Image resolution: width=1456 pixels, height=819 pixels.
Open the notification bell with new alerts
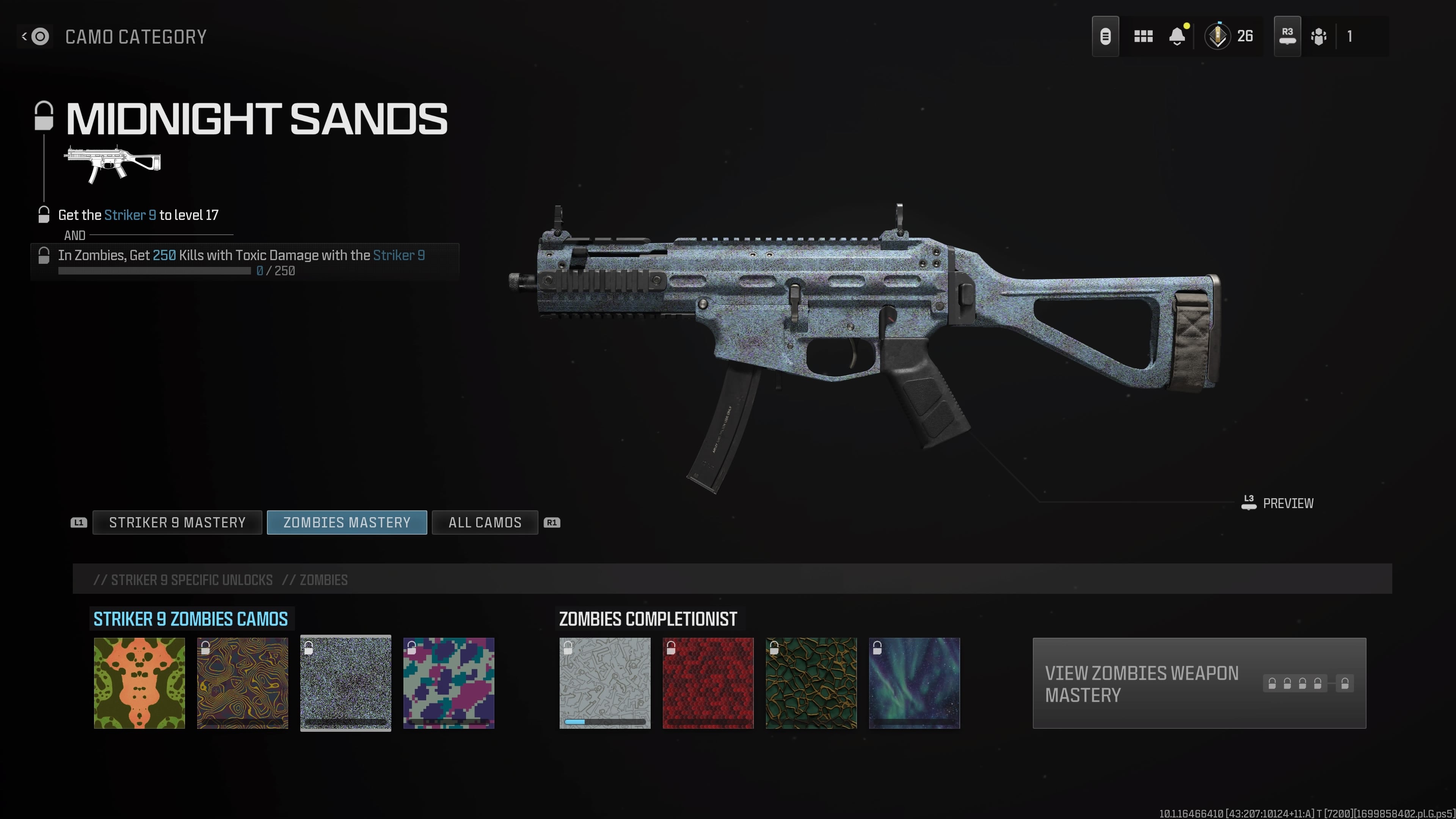[x=1177, y=36]
